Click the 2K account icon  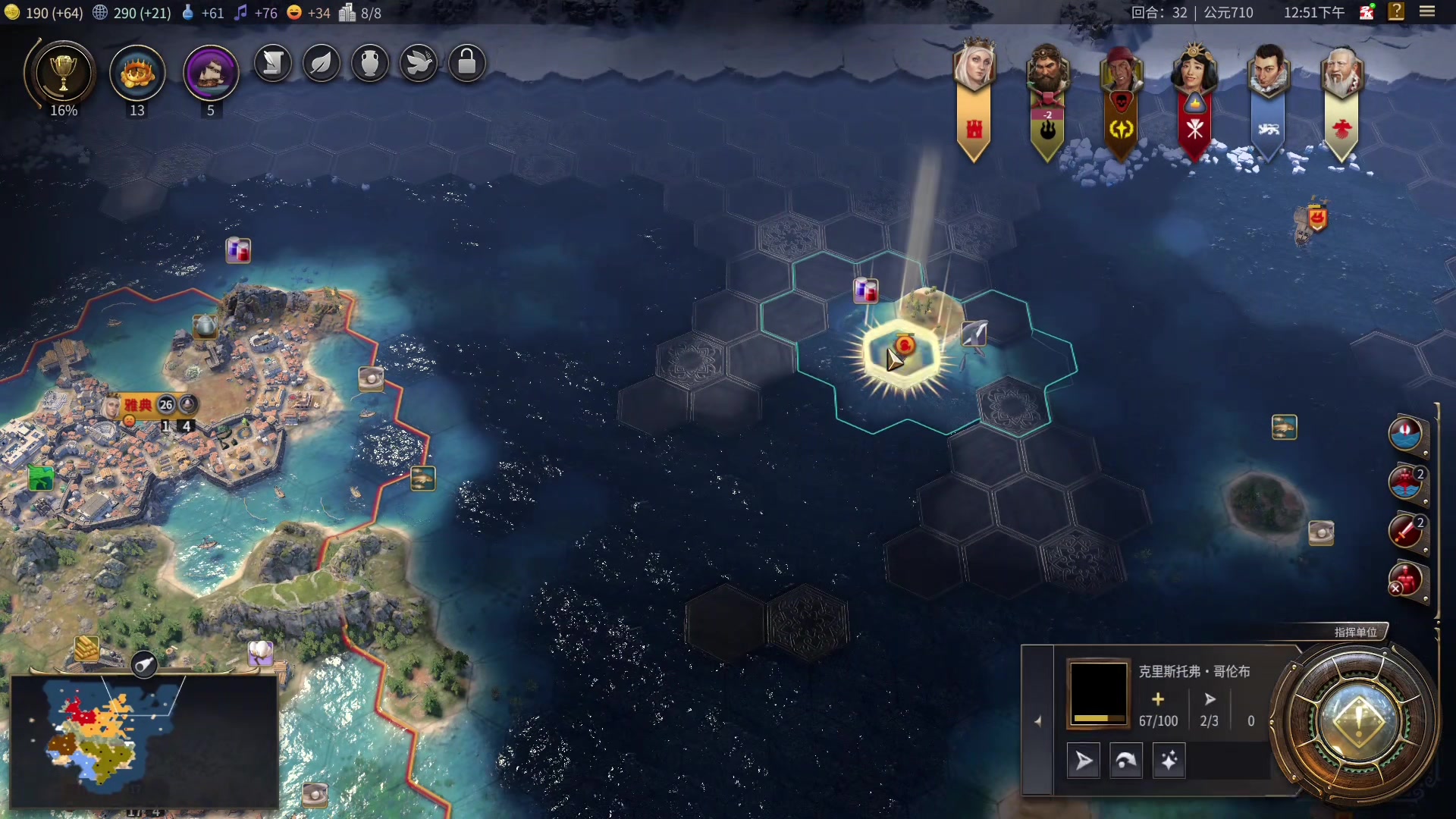click(1367, 12)
